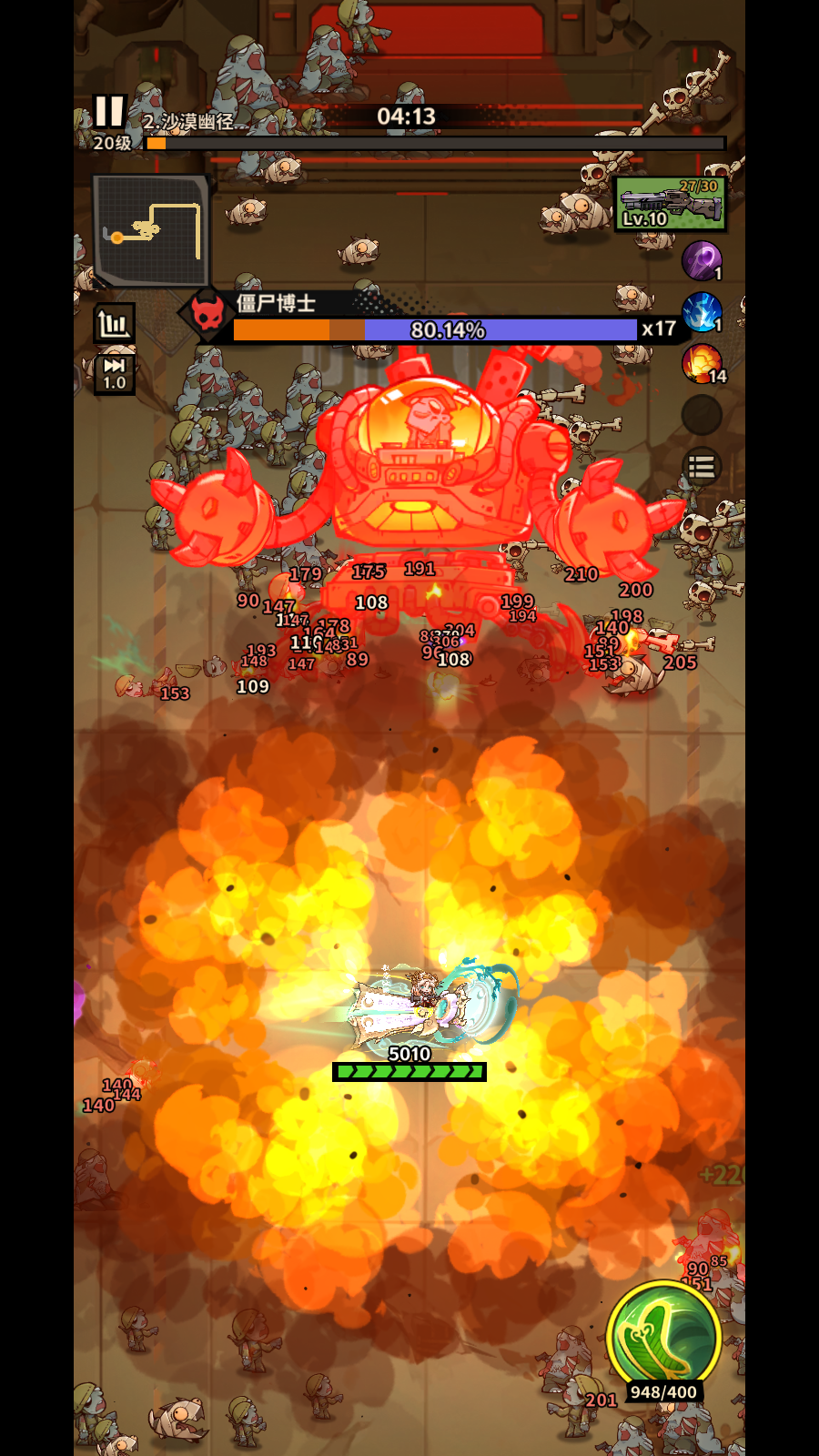
Task: Trigger the green ultimate skill button
Action: [663, 1339]
